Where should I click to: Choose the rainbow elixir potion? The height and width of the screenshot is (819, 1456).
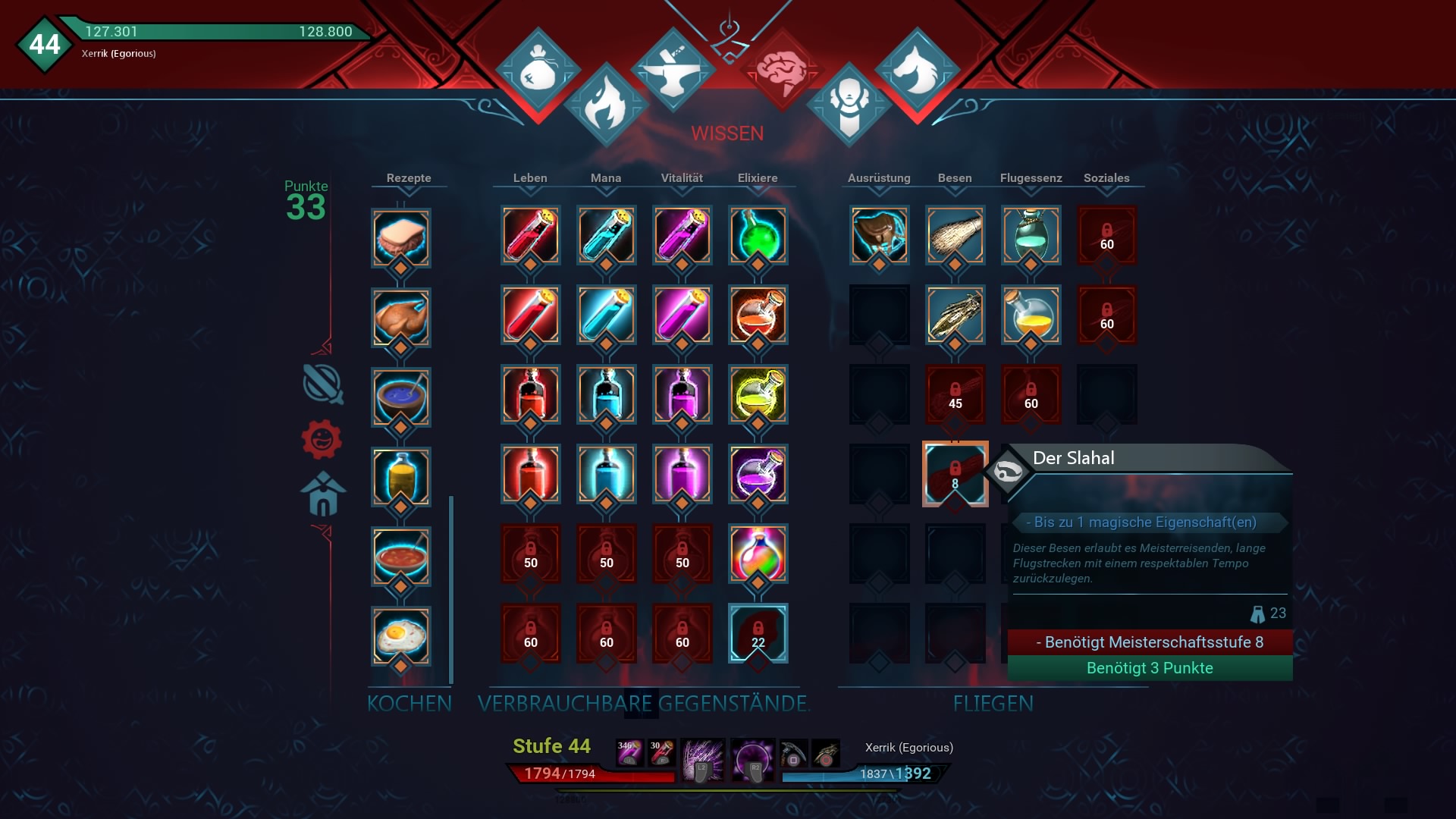tap(758, 554)
